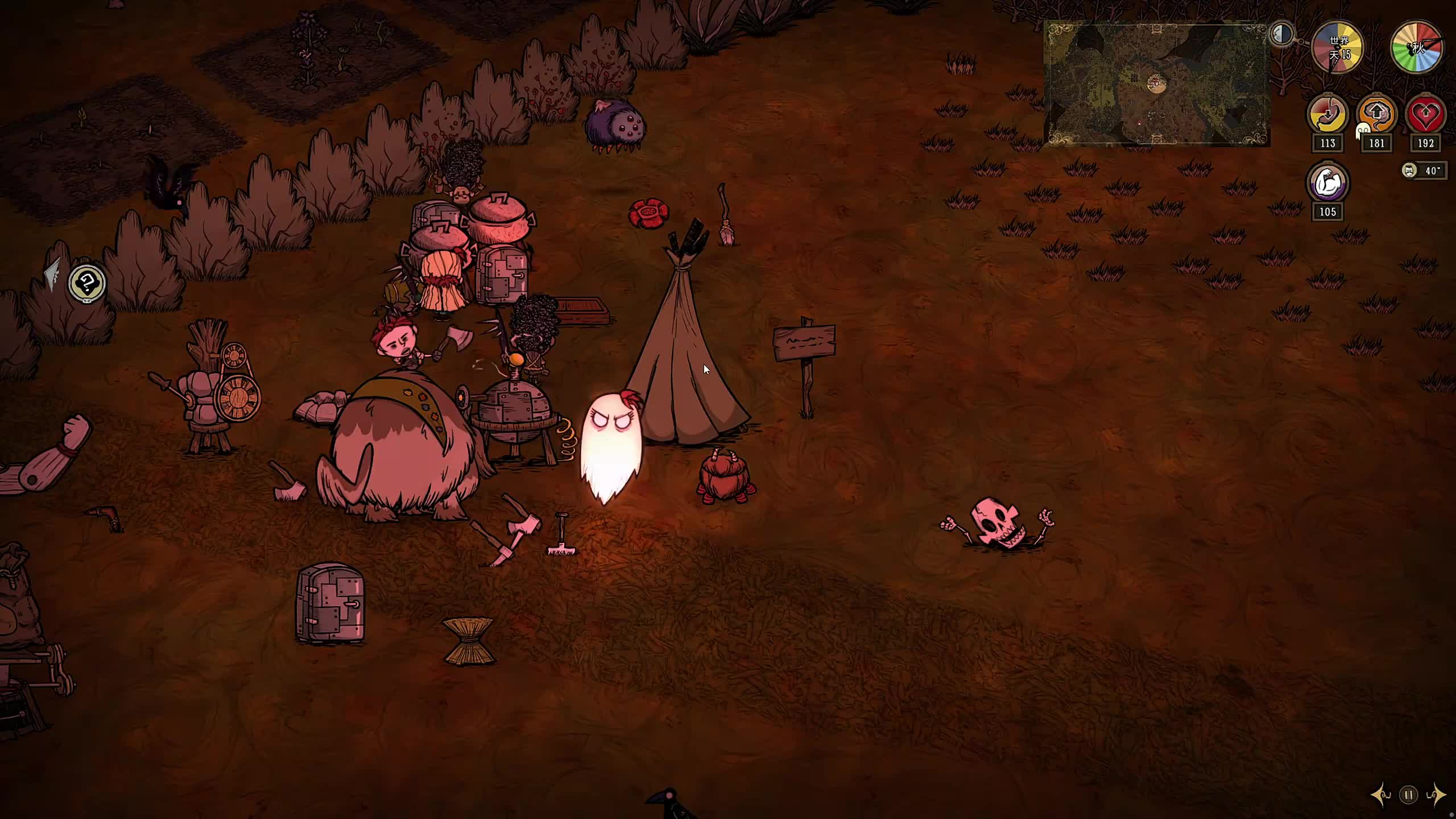Viewport: 1456px width, 819px height.
Task: Inspect the heart health badge
Action: tap(1425, 114)
